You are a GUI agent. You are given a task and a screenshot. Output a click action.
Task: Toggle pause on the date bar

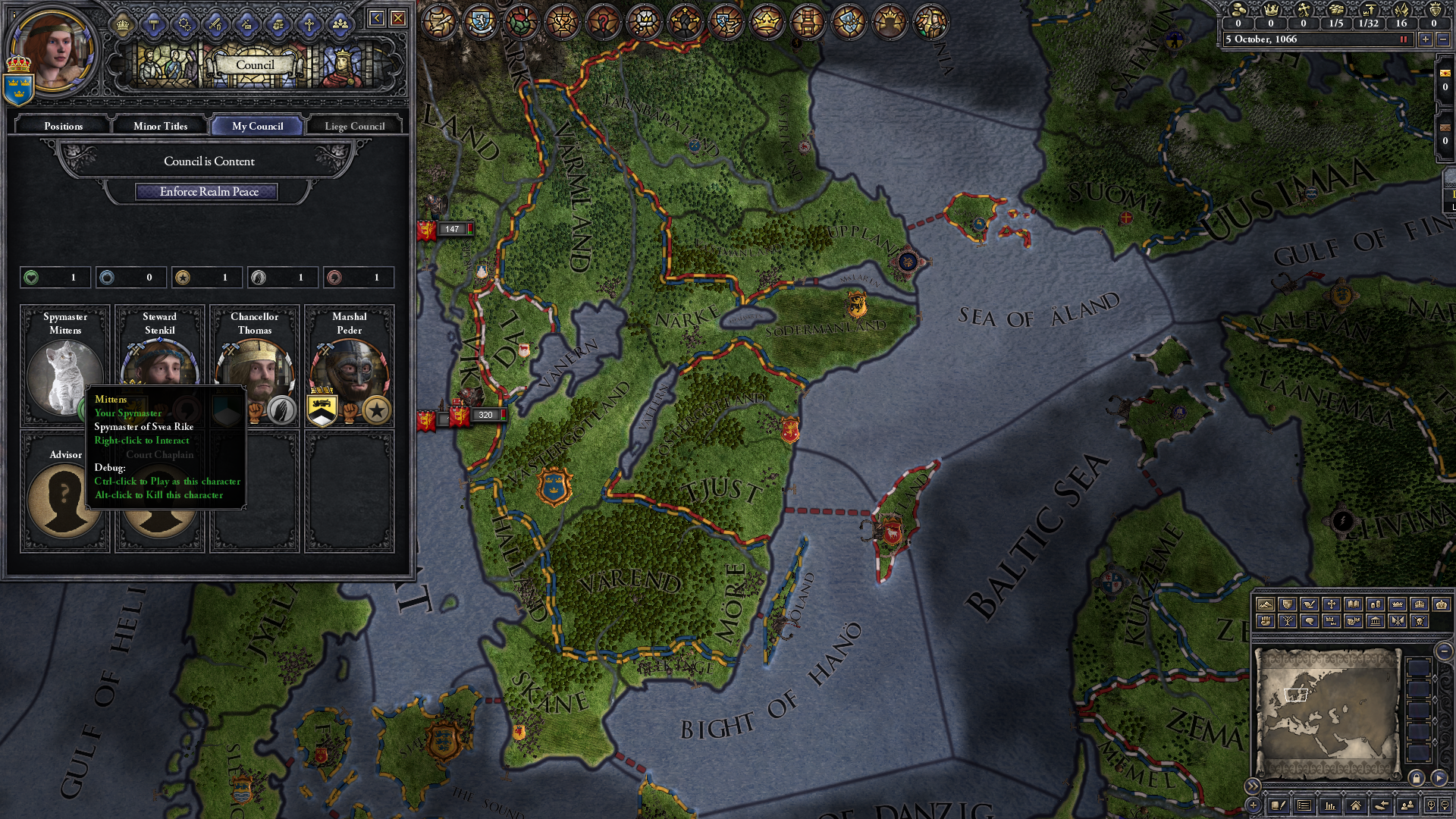coord(1403,39)
